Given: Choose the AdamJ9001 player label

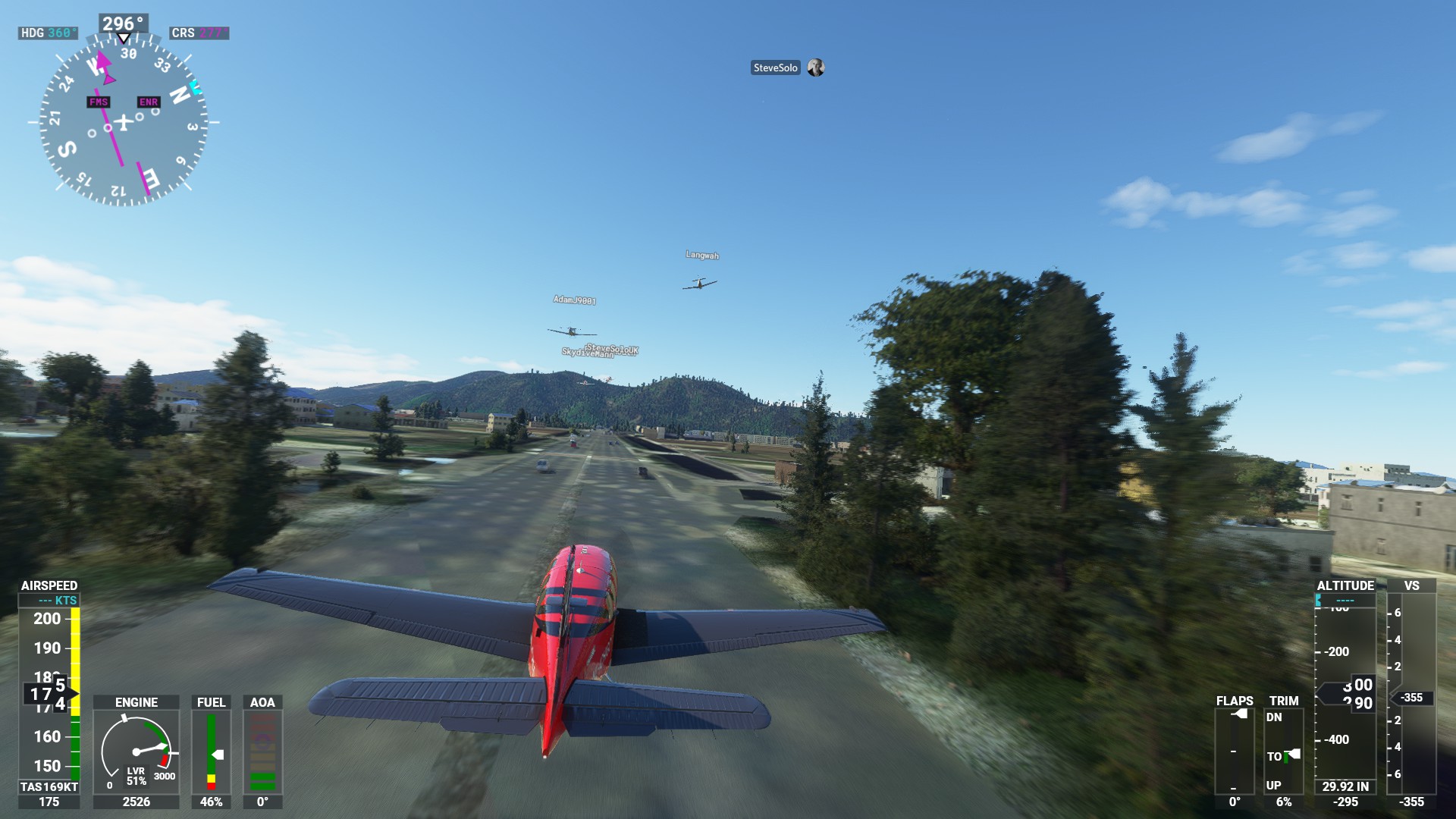Looking at the screenshot, I should coord(574,300).
